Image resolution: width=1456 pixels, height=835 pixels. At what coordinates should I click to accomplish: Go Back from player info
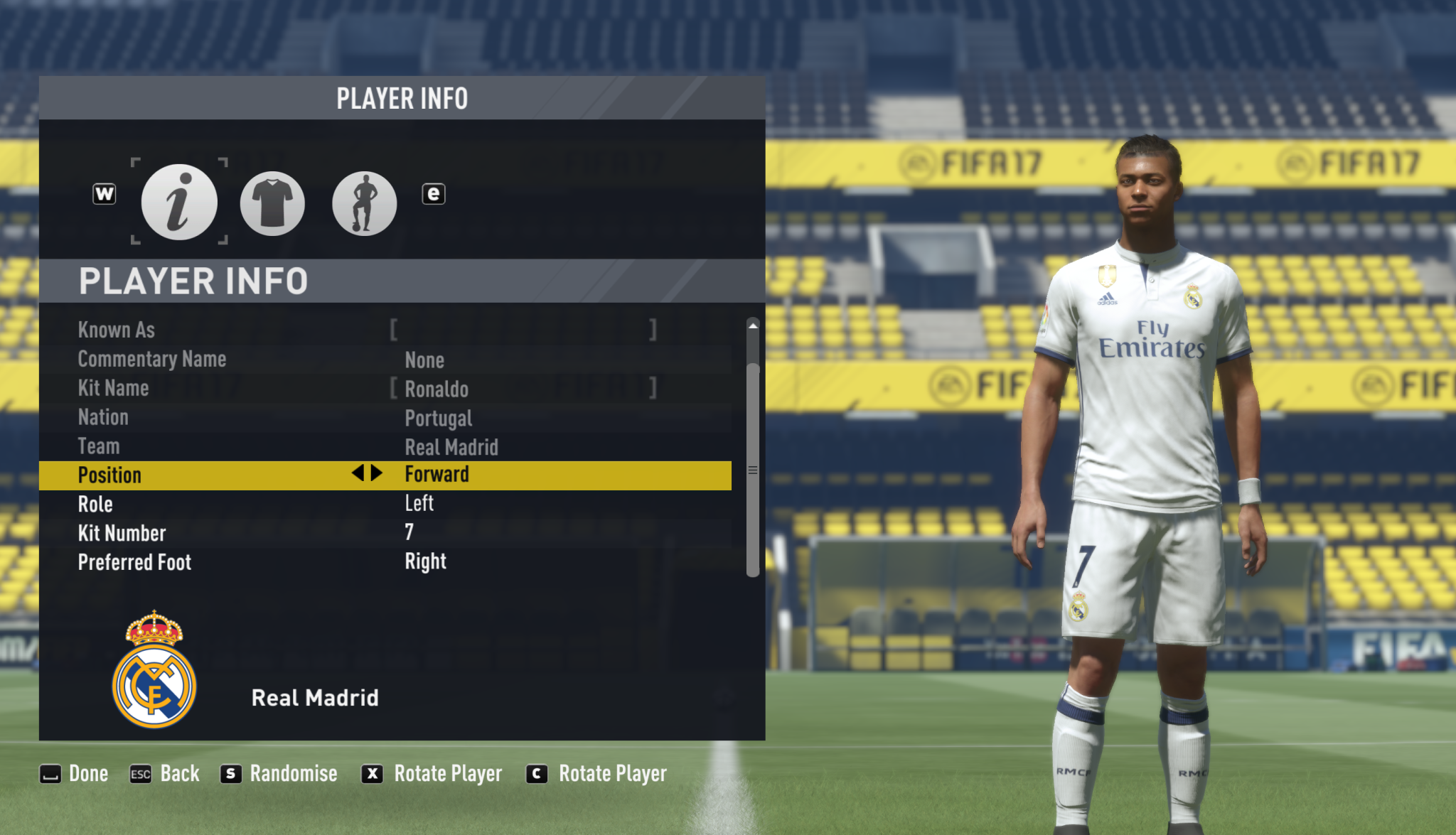[165, 774]
